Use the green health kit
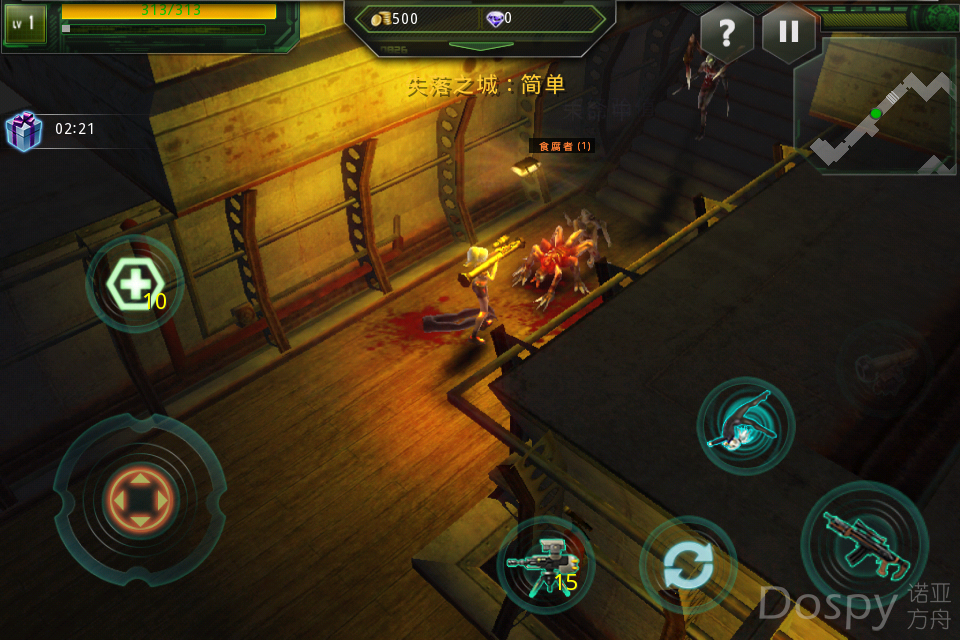The height and width of the screenshot is (640, 960). (x=134, y=285)
